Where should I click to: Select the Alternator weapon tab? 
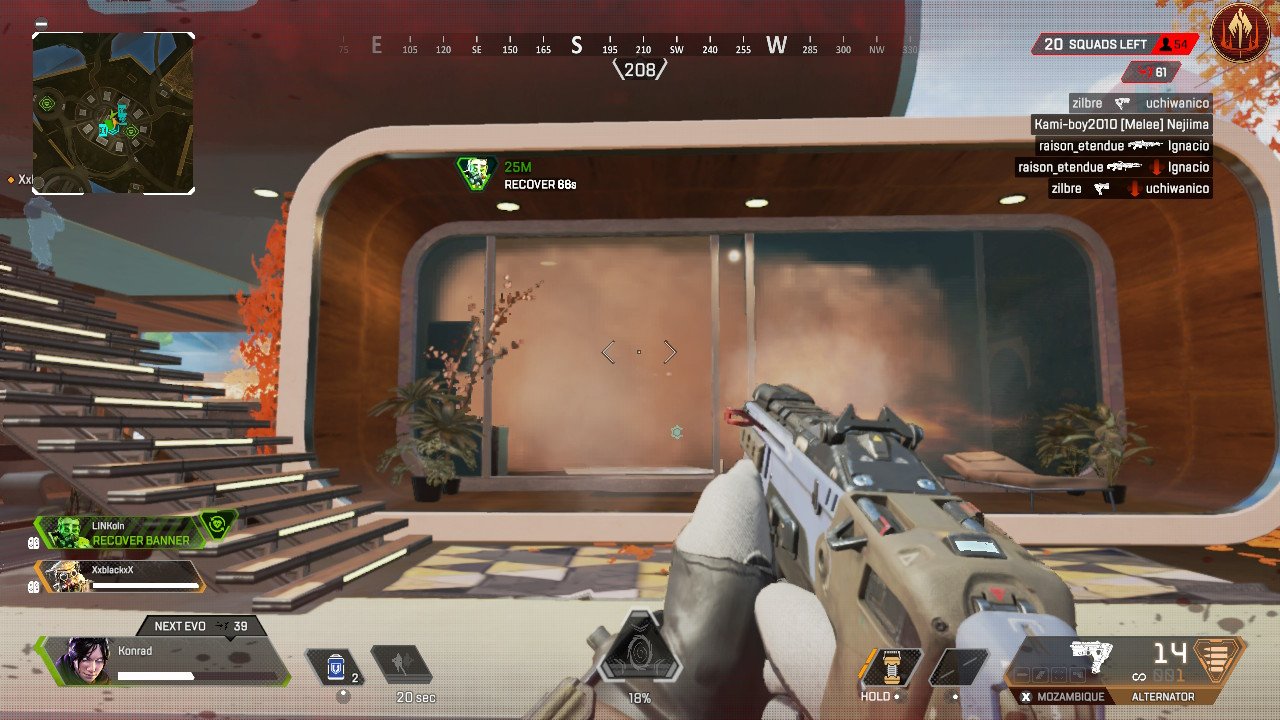tap(1162, 696)
